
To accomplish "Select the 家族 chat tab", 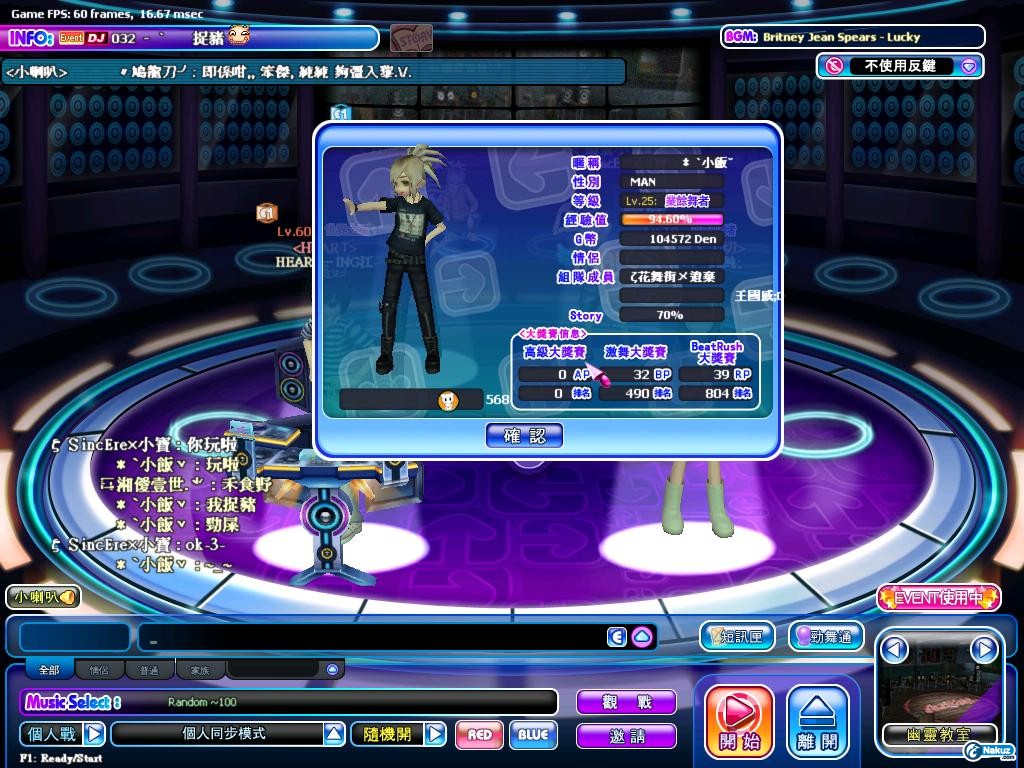I will [x=200, y=670].
